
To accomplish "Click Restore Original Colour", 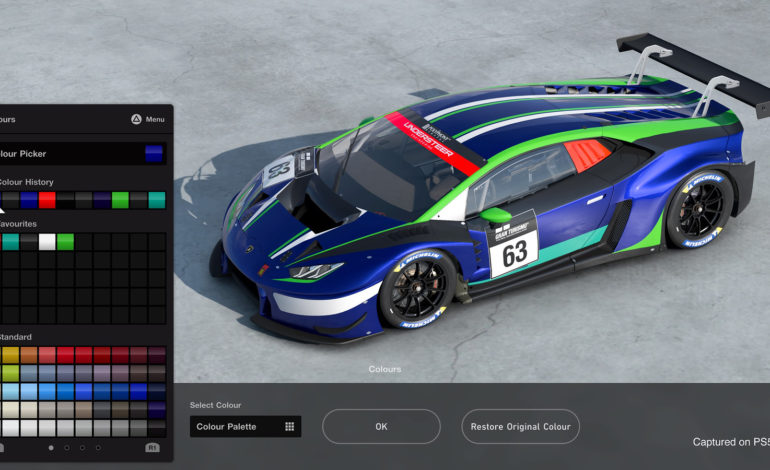I will tap(520, 426).
